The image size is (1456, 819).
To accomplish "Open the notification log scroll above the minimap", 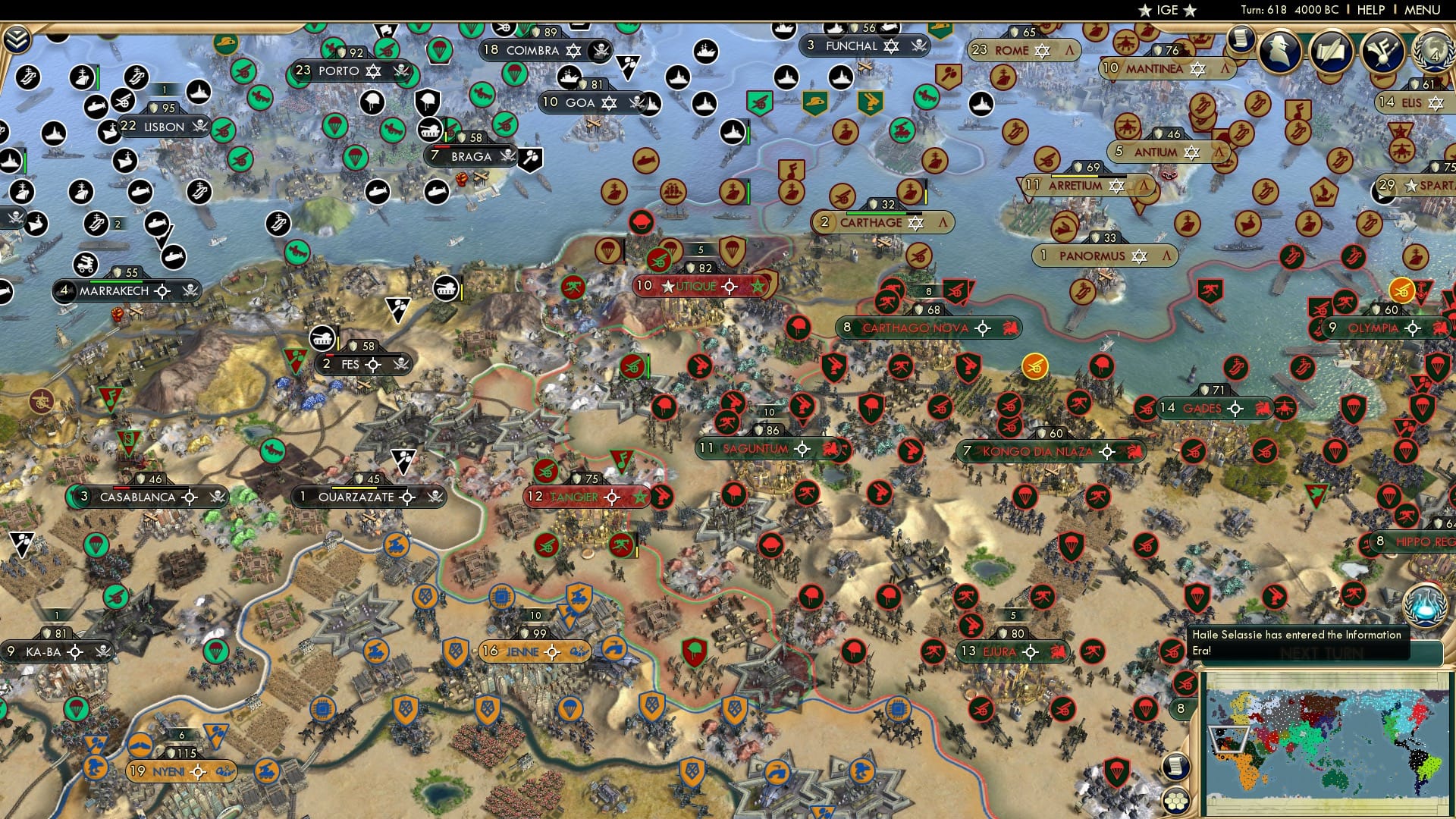I will pyautogui.click(x=1175, y=766).
